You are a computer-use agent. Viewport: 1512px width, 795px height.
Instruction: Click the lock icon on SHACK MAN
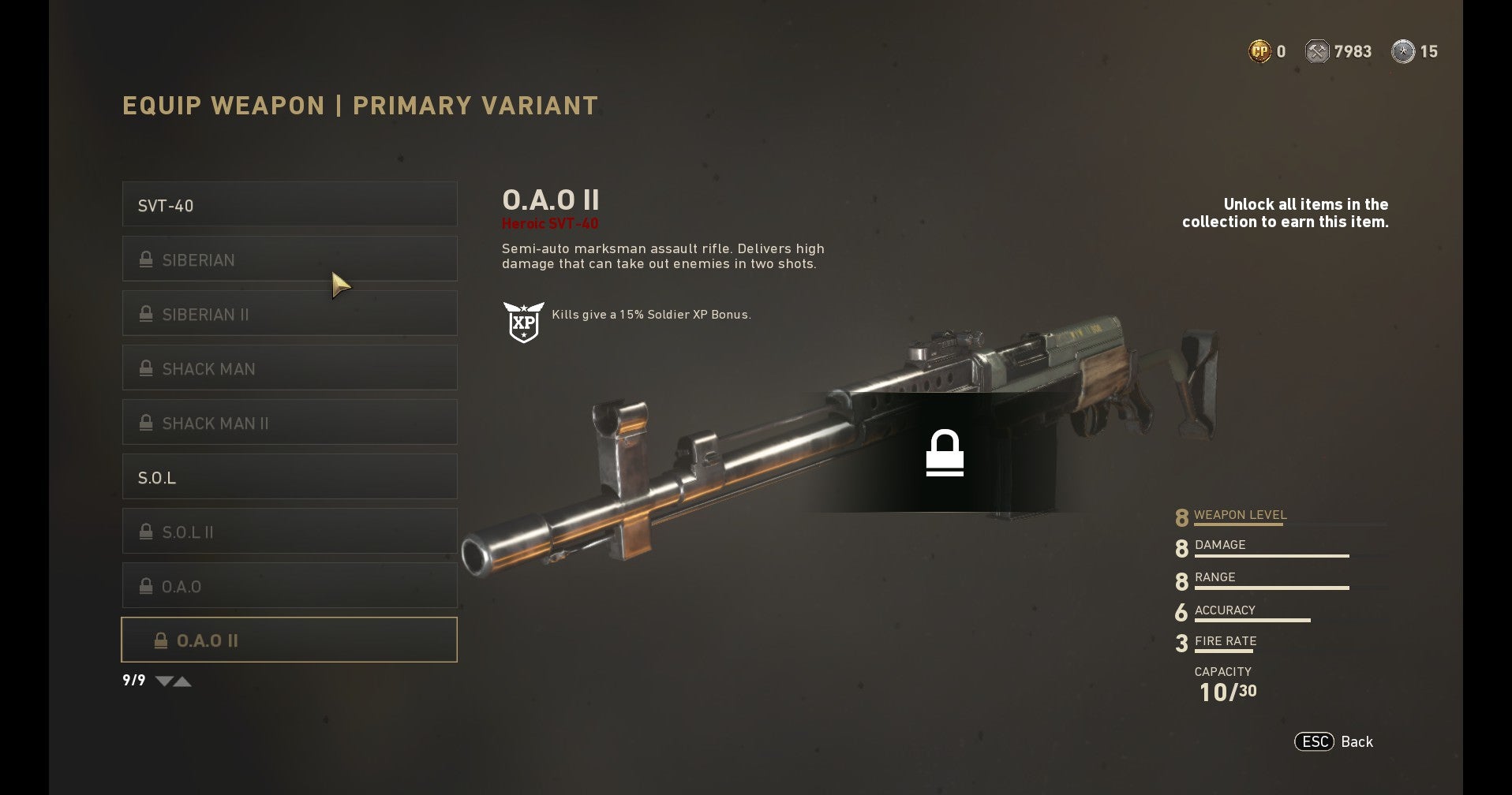[145, 368]
